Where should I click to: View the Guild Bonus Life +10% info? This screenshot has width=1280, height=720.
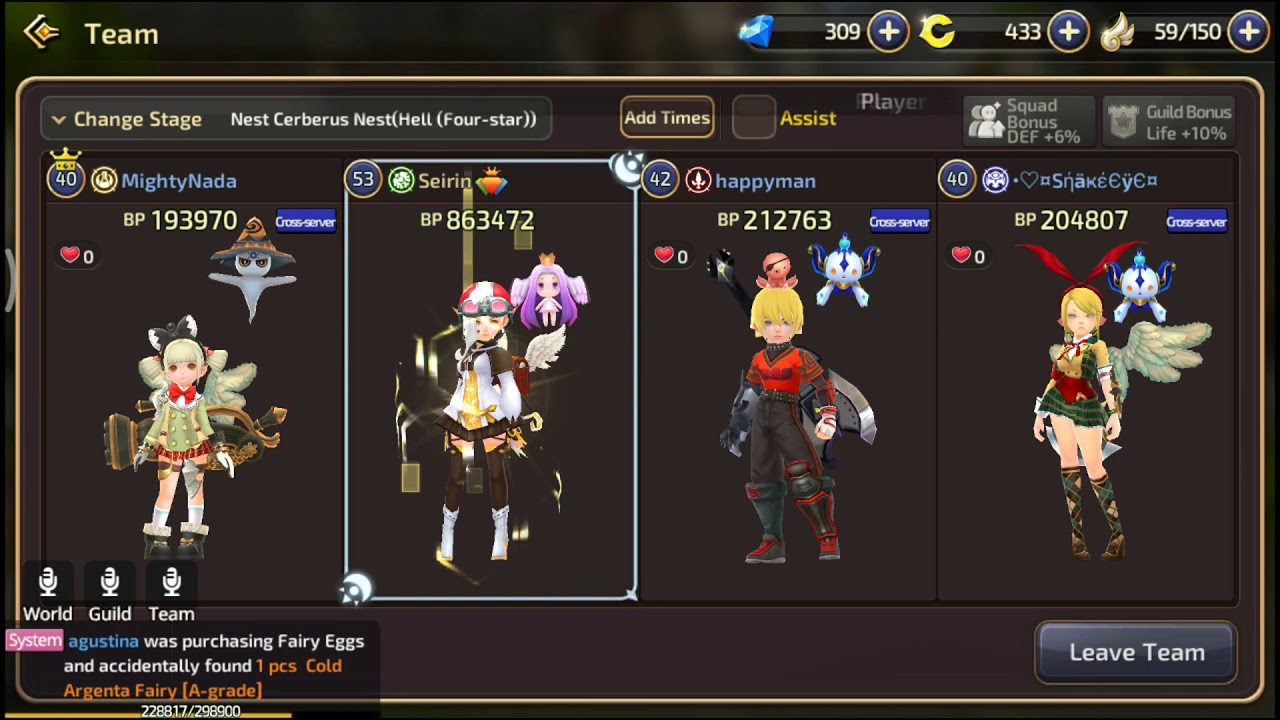pyautogui.click(x=1169, y=121)
